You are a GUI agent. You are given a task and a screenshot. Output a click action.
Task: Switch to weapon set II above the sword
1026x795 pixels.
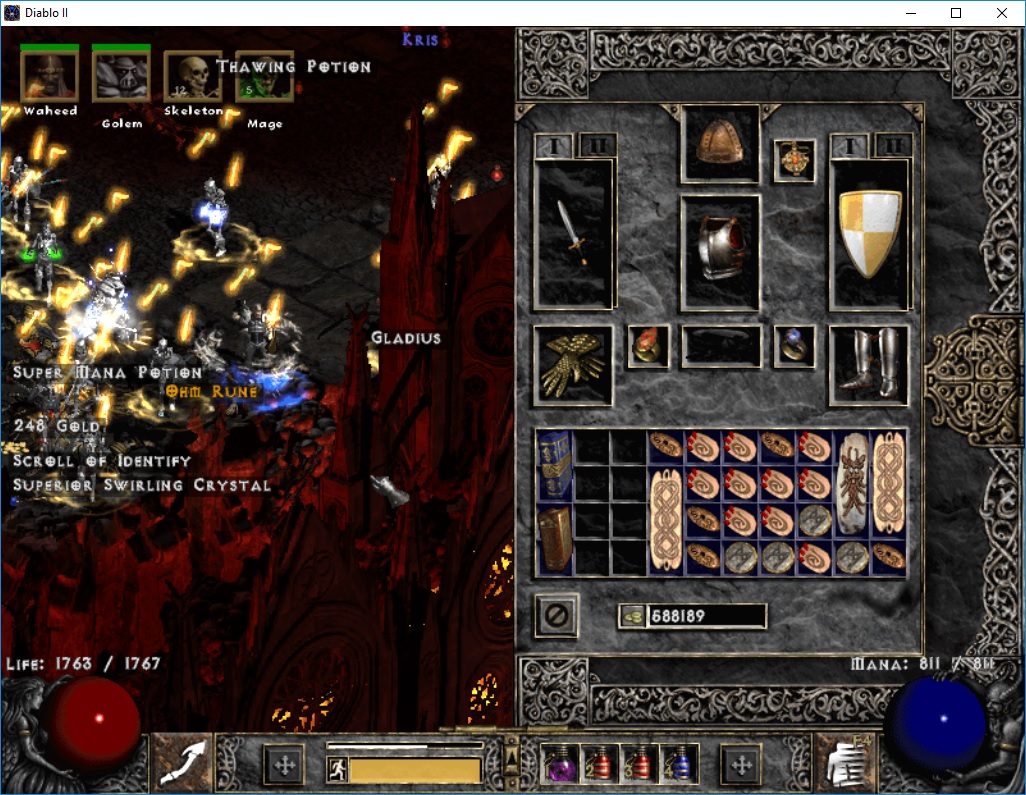coord(598,146)
